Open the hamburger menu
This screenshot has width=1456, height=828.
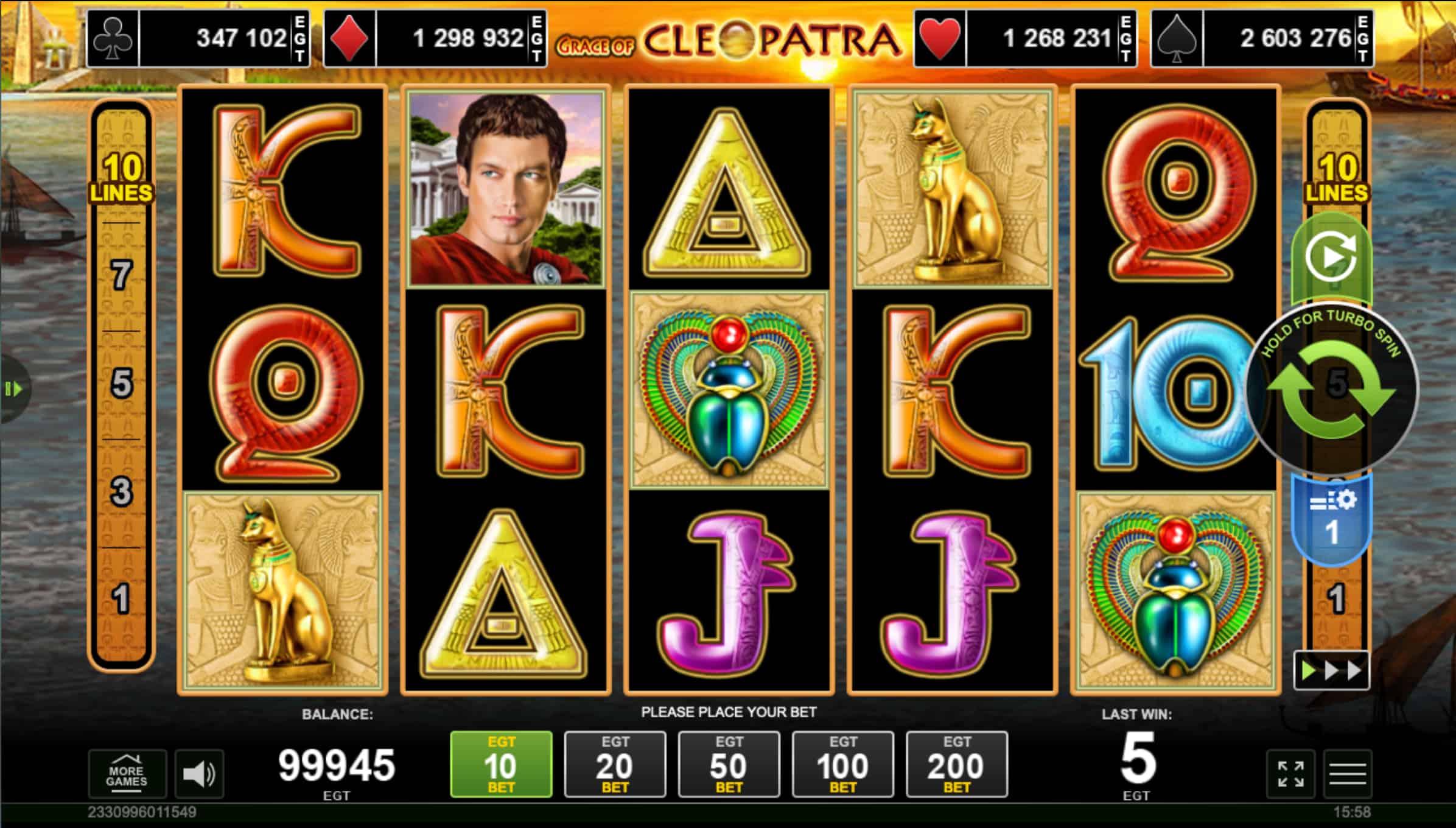point(1348,774)
